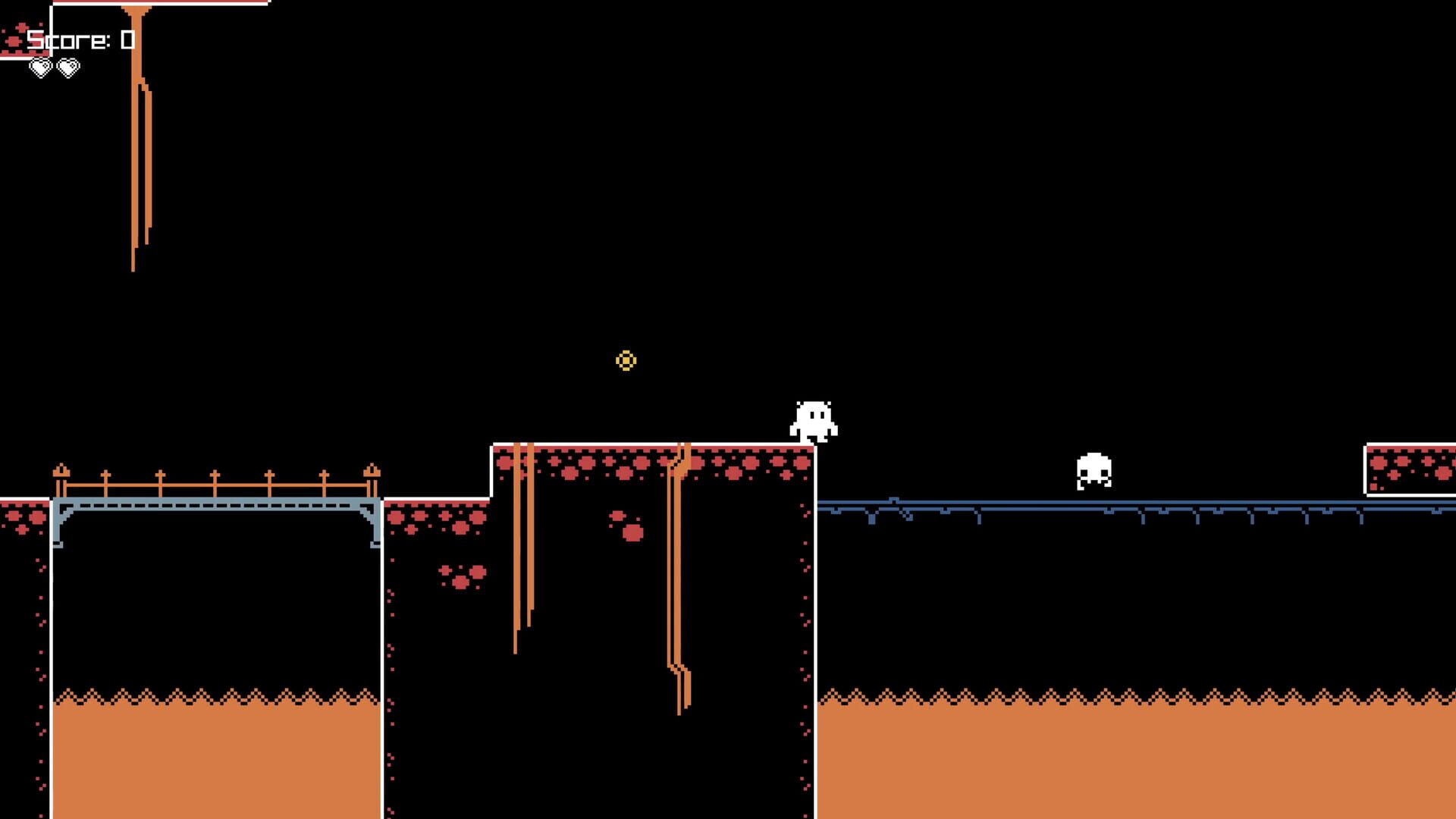Collect the yellow coin ring
The image size is (1456, 819).
[x=626, y=362]
